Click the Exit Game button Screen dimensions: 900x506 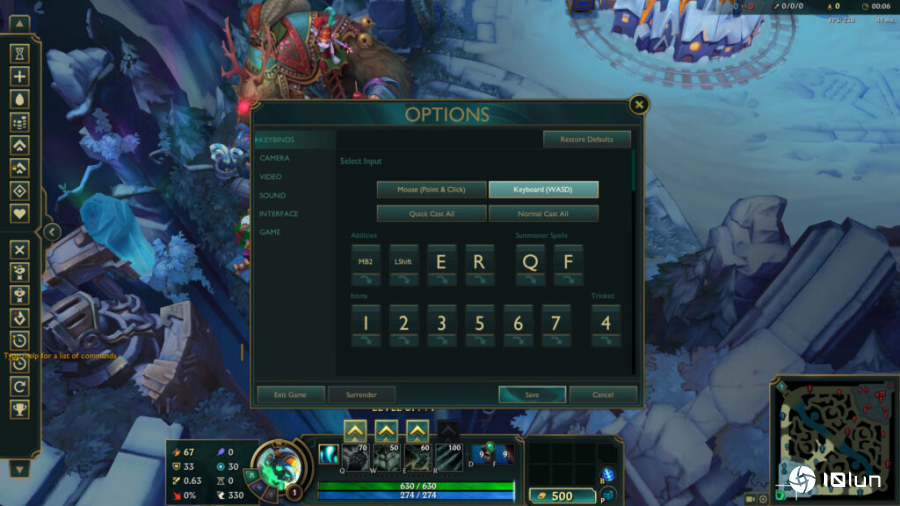point(290,395)
